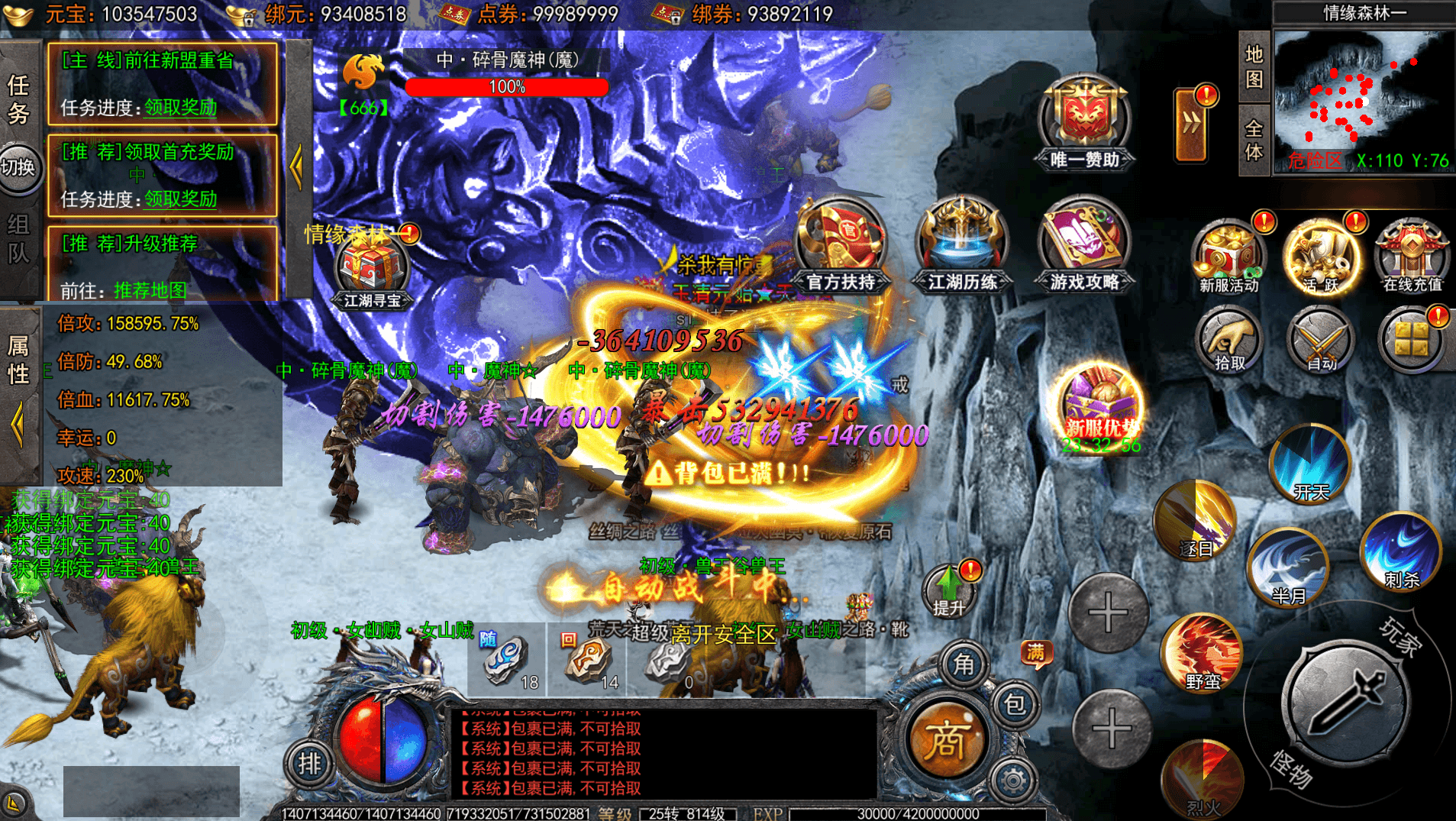Switch to the 组队 team tab

point(18,238)
